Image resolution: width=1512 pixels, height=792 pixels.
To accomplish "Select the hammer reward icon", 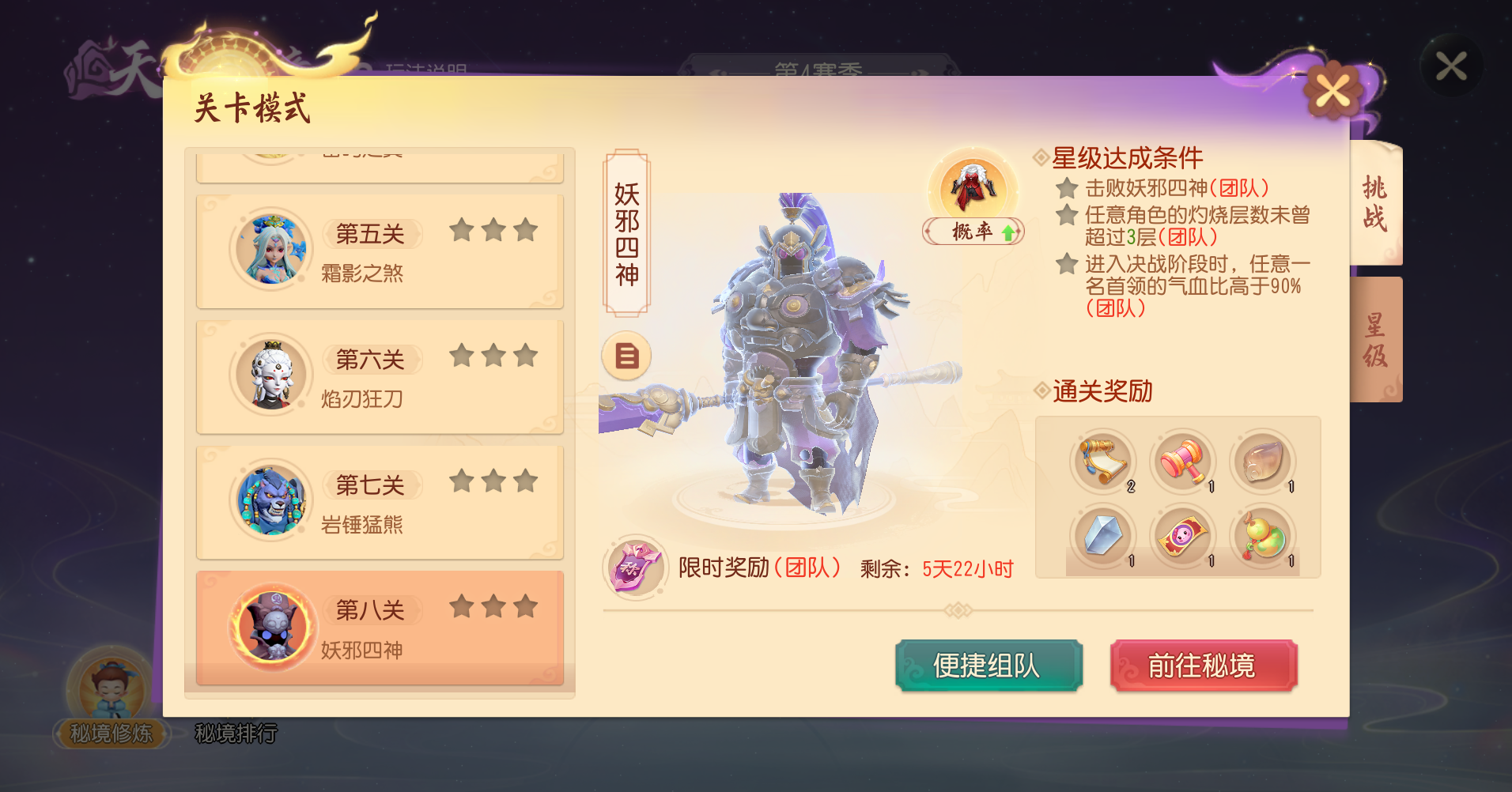I will pyautogui.click(x=1183, y=461).
